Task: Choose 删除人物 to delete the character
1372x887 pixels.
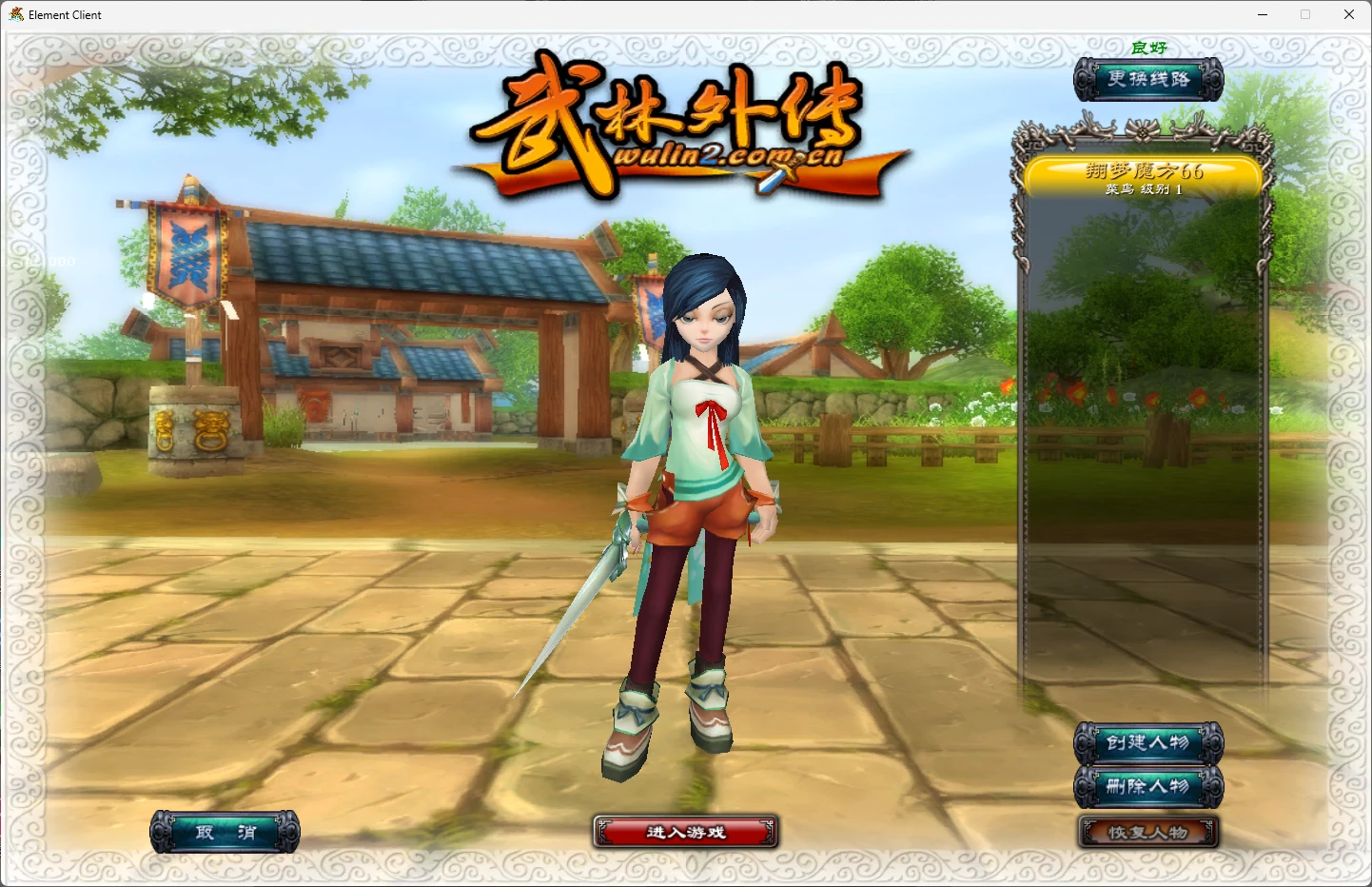Action: 1148,787
